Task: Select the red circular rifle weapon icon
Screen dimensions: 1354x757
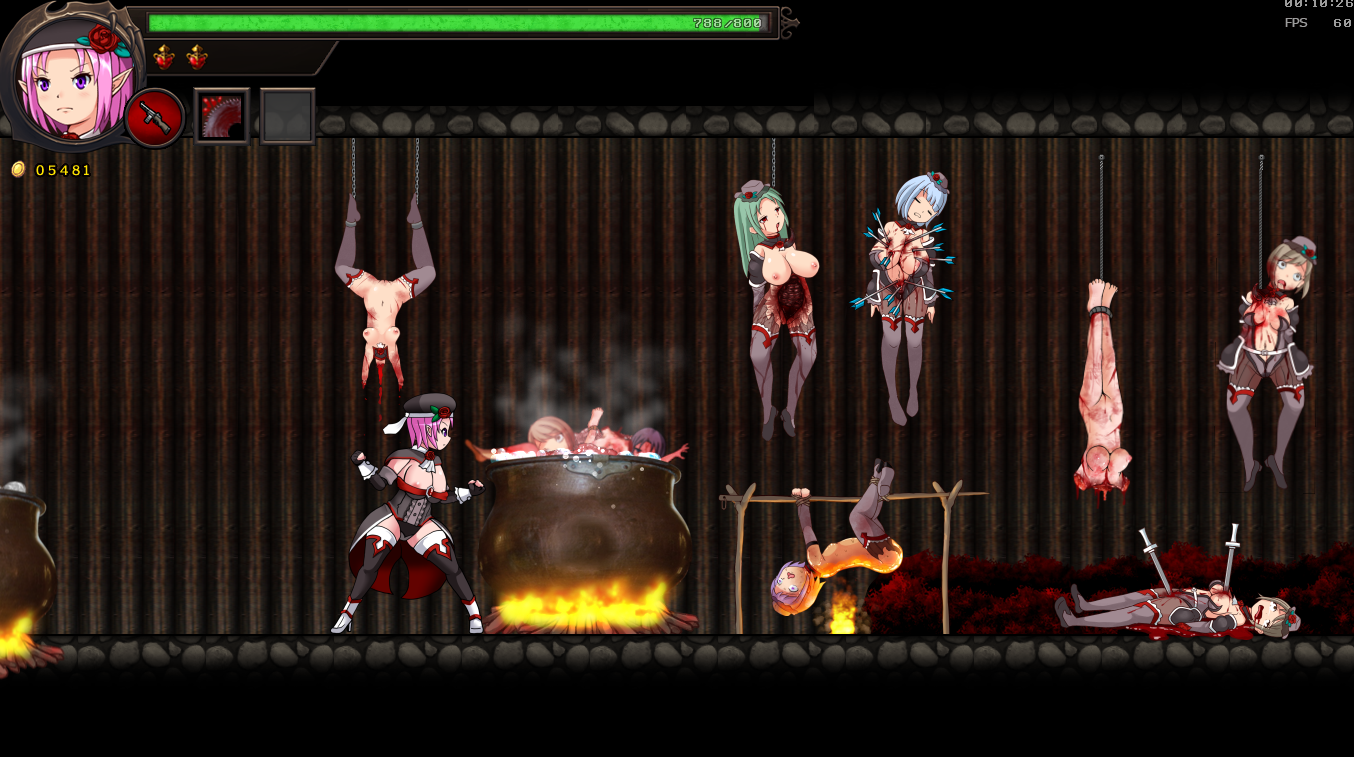Action: click(x=155, y=118)
